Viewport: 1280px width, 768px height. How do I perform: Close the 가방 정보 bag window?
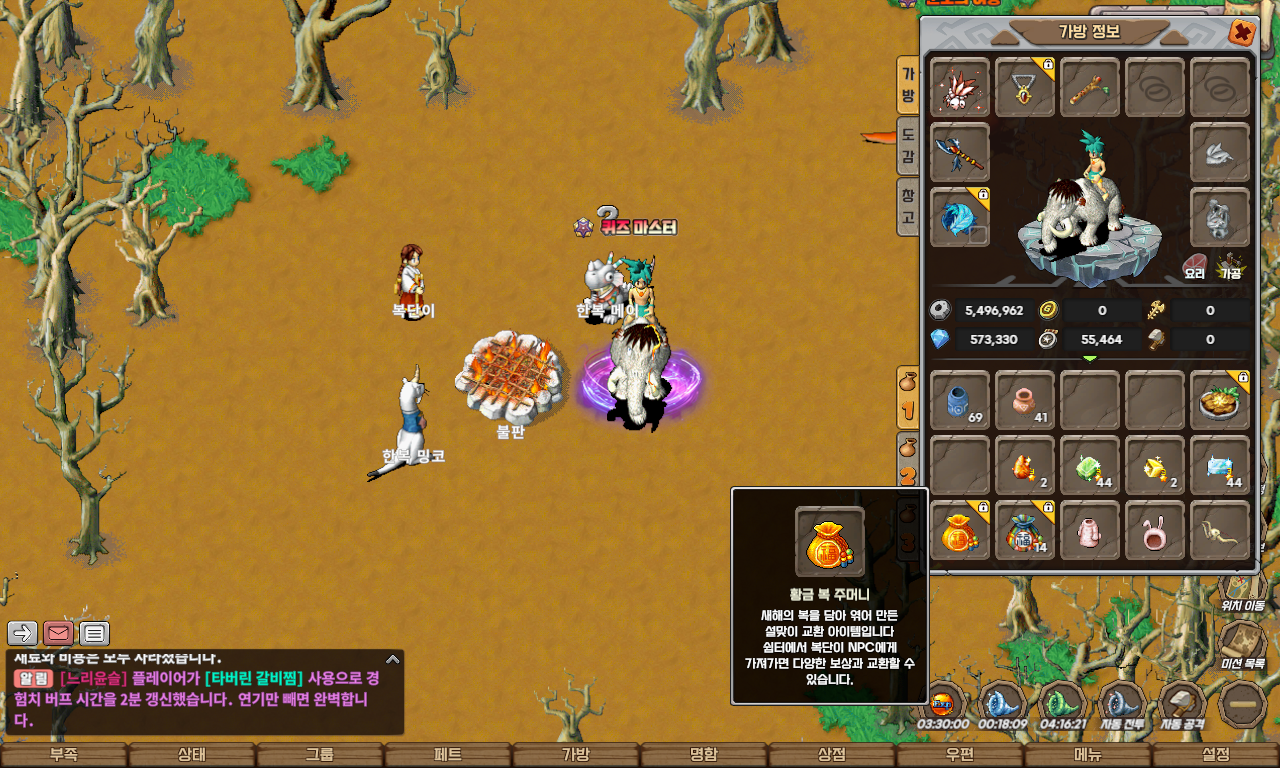[x=1242, y=32]
